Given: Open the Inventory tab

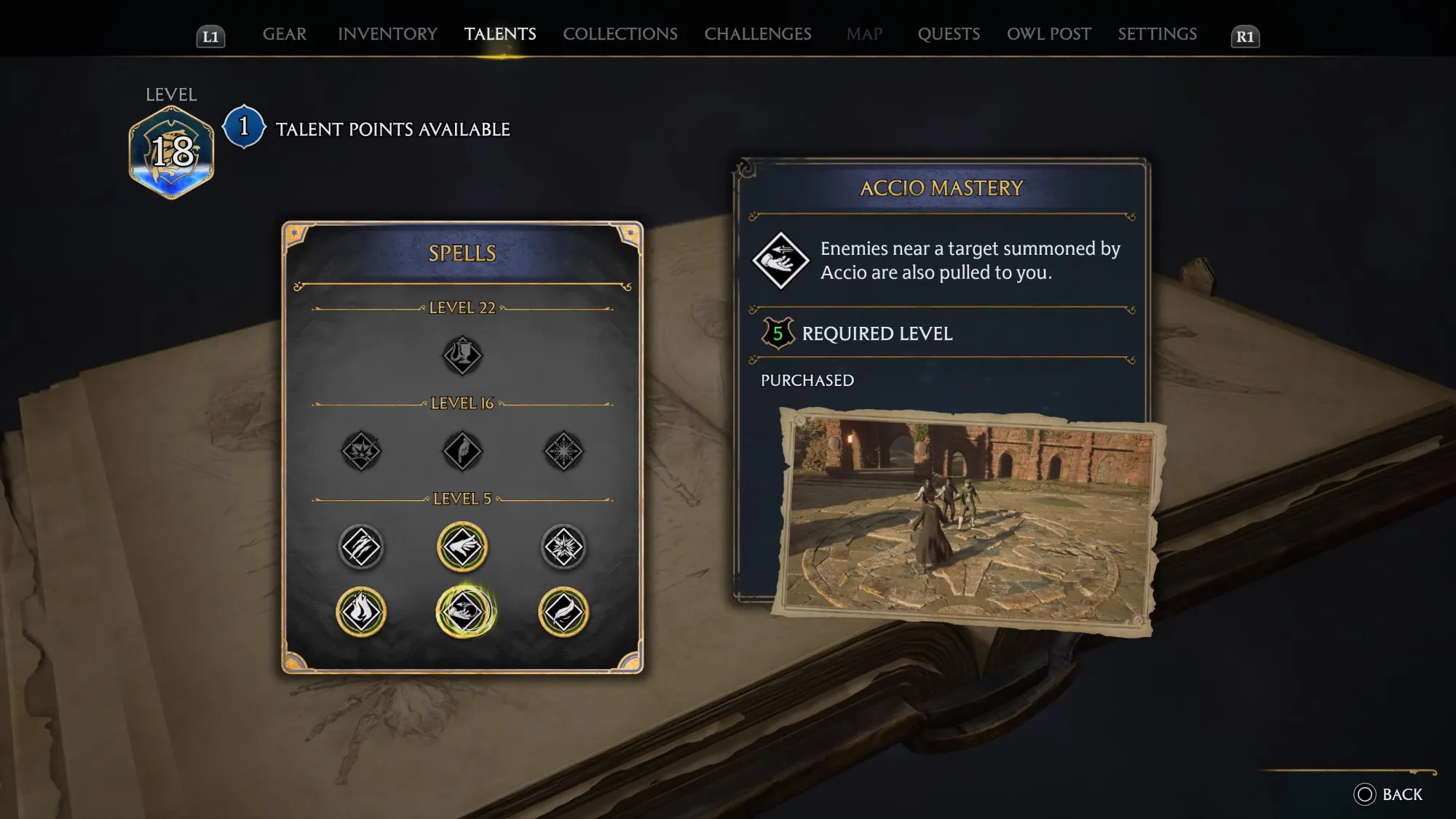Looking at the screenshot, I should [387, 34].
